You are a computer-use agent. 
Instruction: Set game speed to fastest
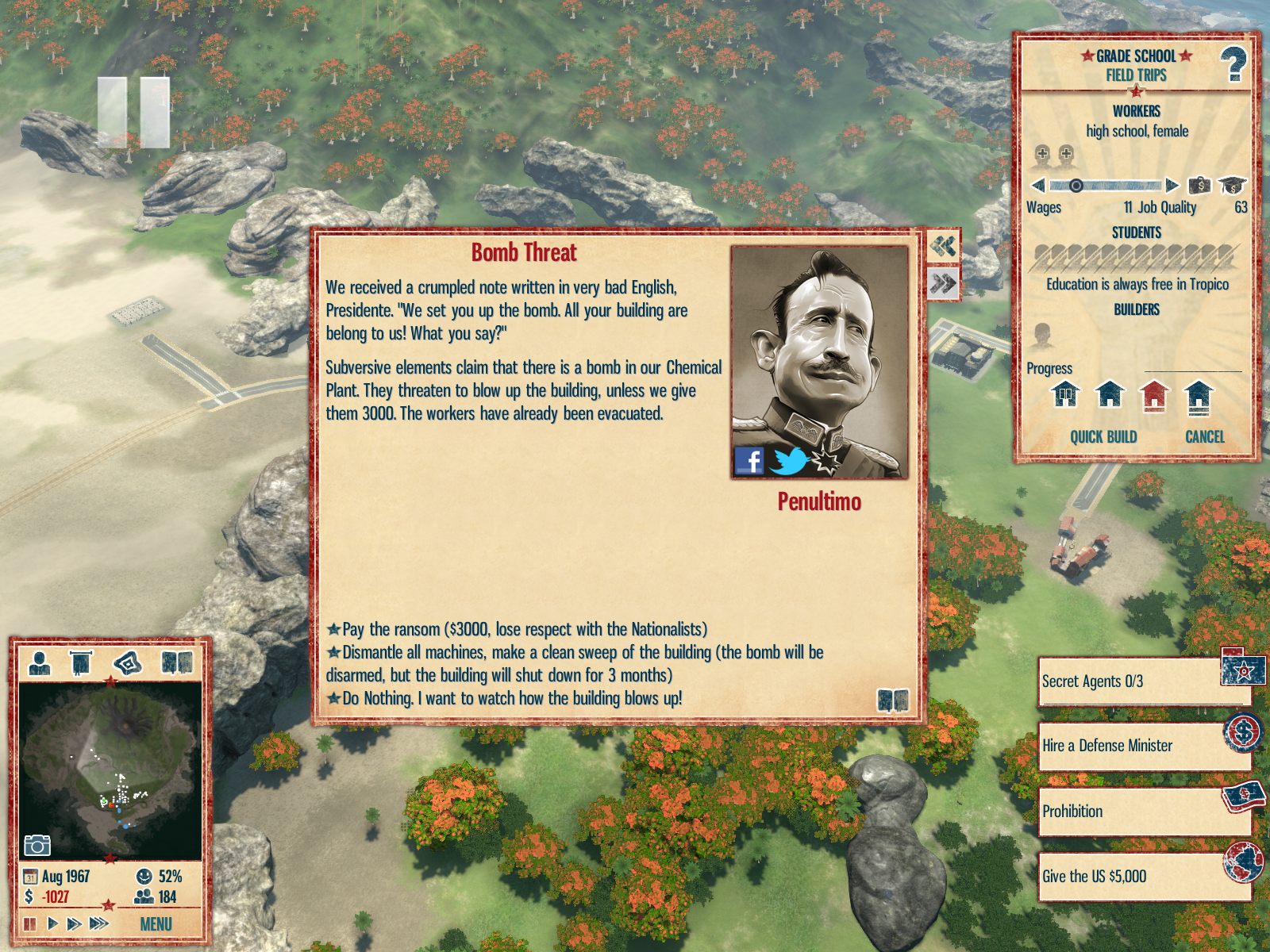point(98,923)
